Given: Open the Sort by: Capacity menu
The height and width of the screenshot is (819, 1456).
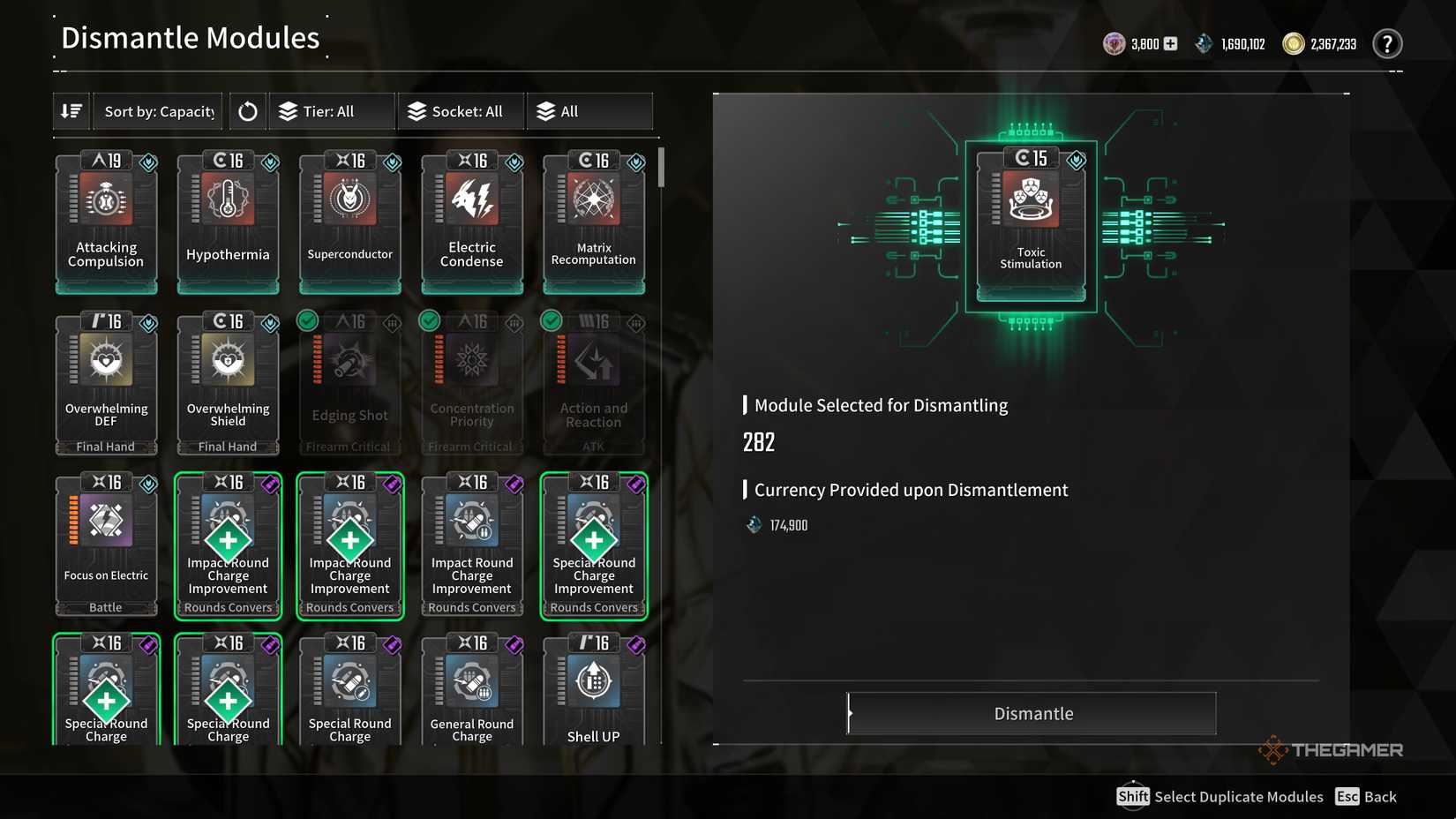Looking at the screenshot, I should click(157, 110).
